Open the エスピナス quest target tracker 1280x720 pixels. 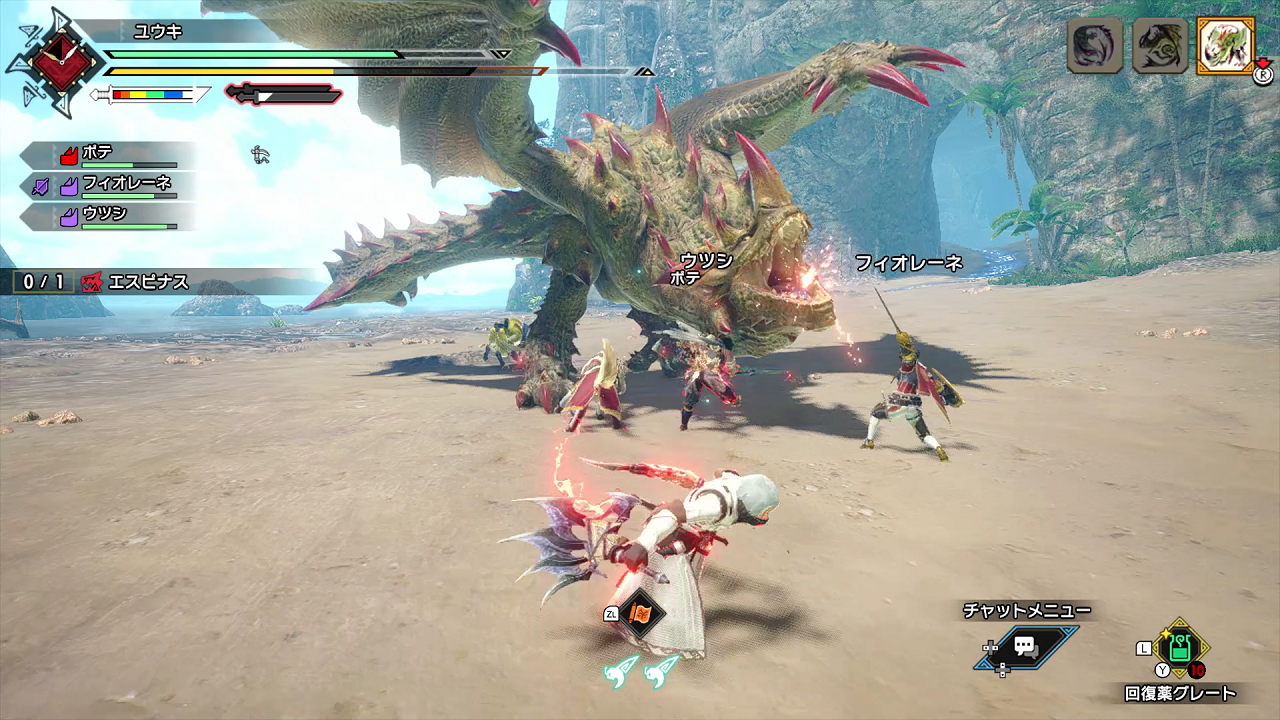click(x=135, y=282)
